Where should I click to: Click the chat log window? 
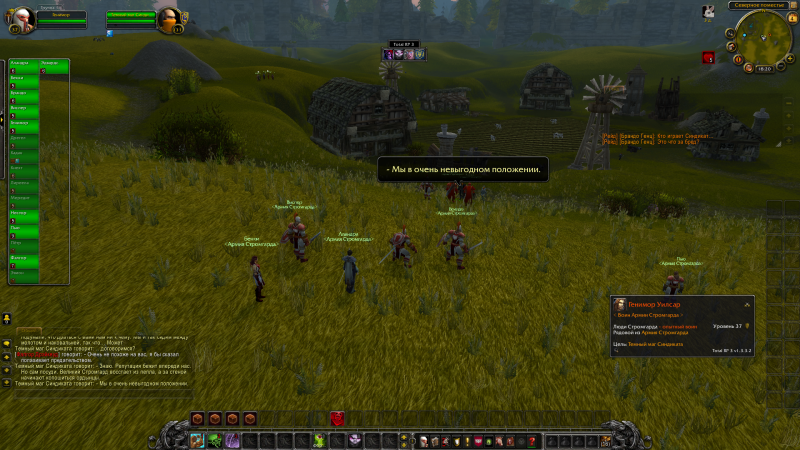tap(100, 362)
